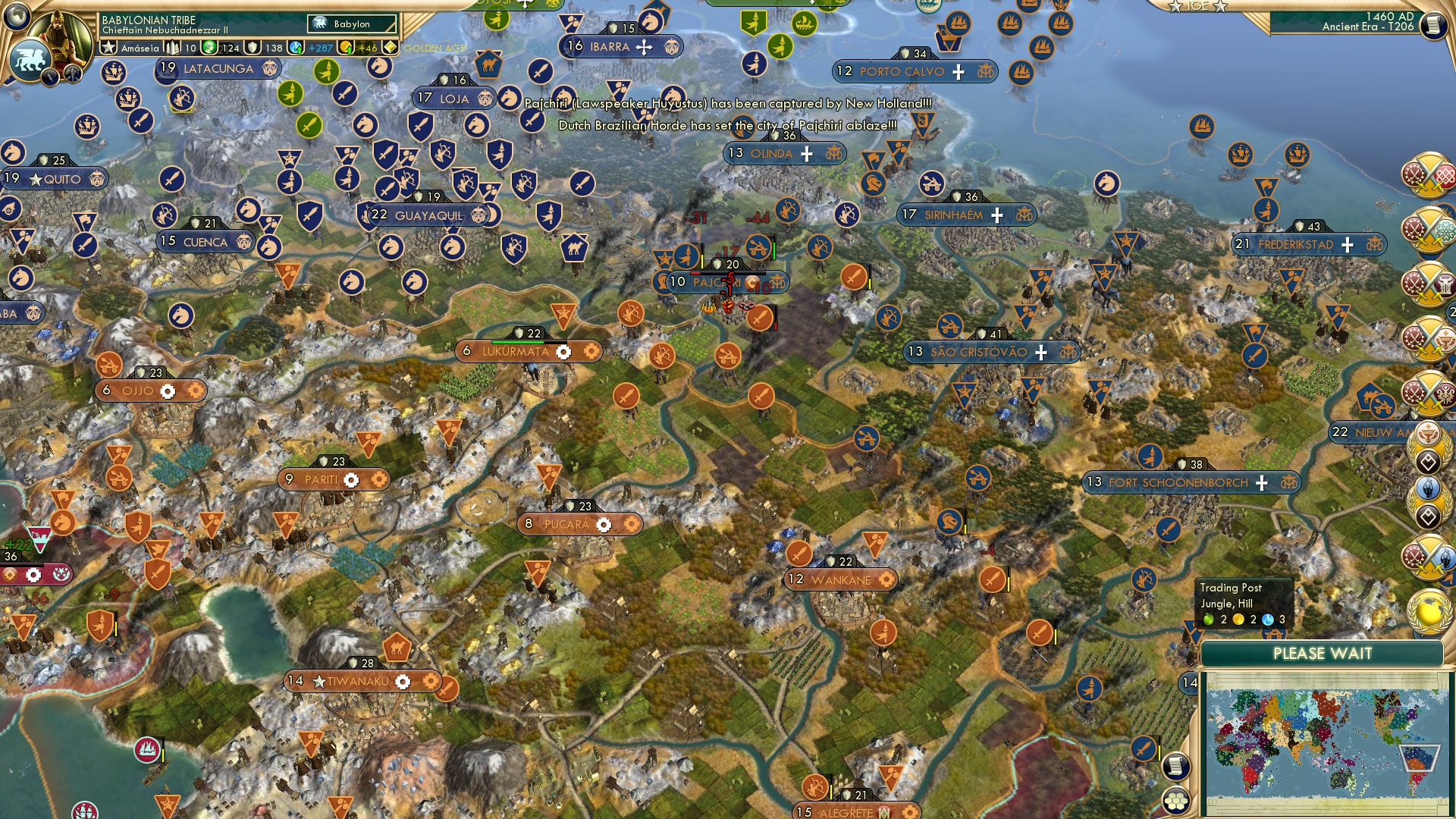
Task: Select the science beaker icon in top bar
Action: point(294,48)
